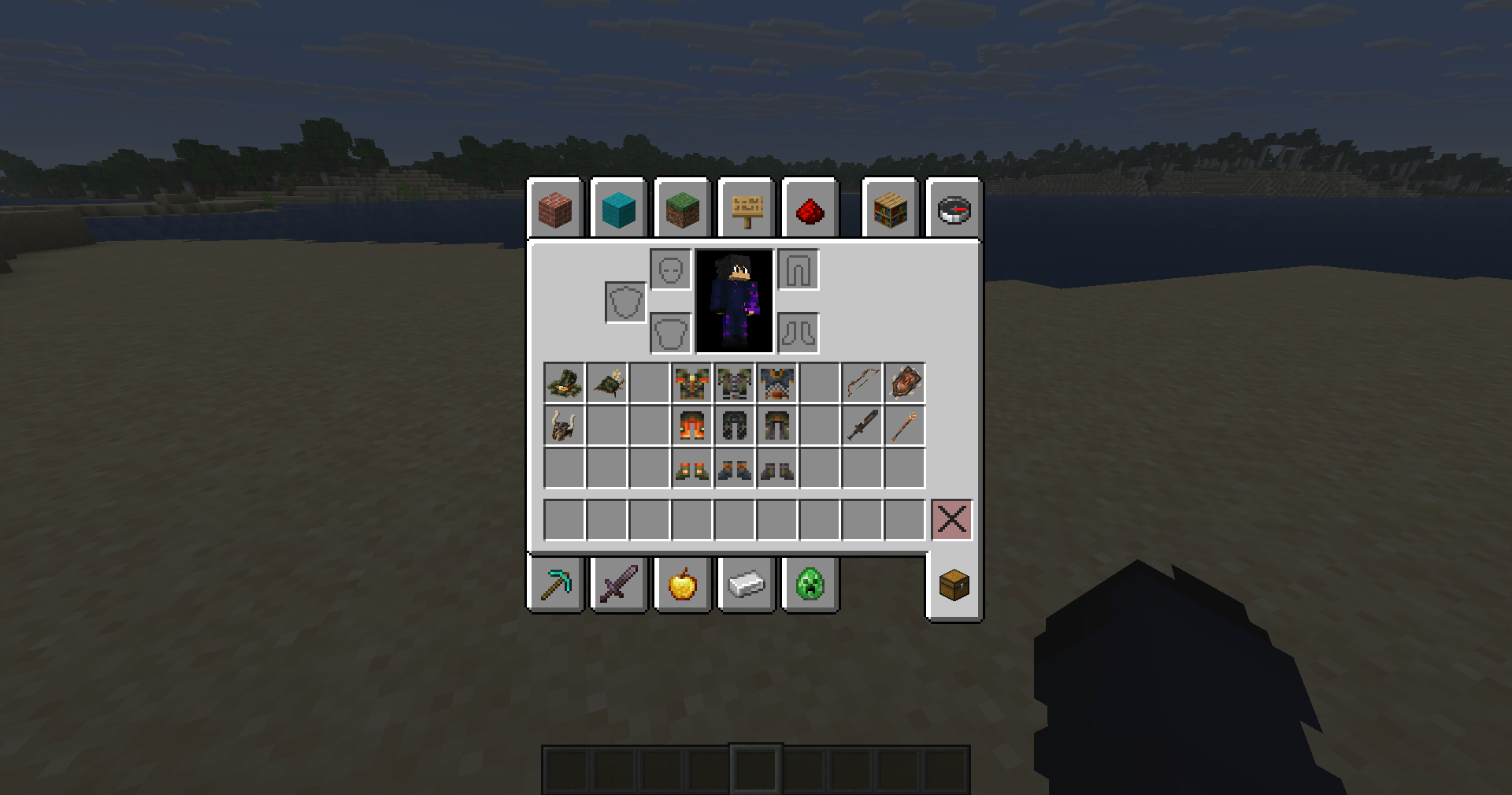Switch to the Combat sword tab
The width and height of the screenshot is (1512, 795).
click(619, 583)
